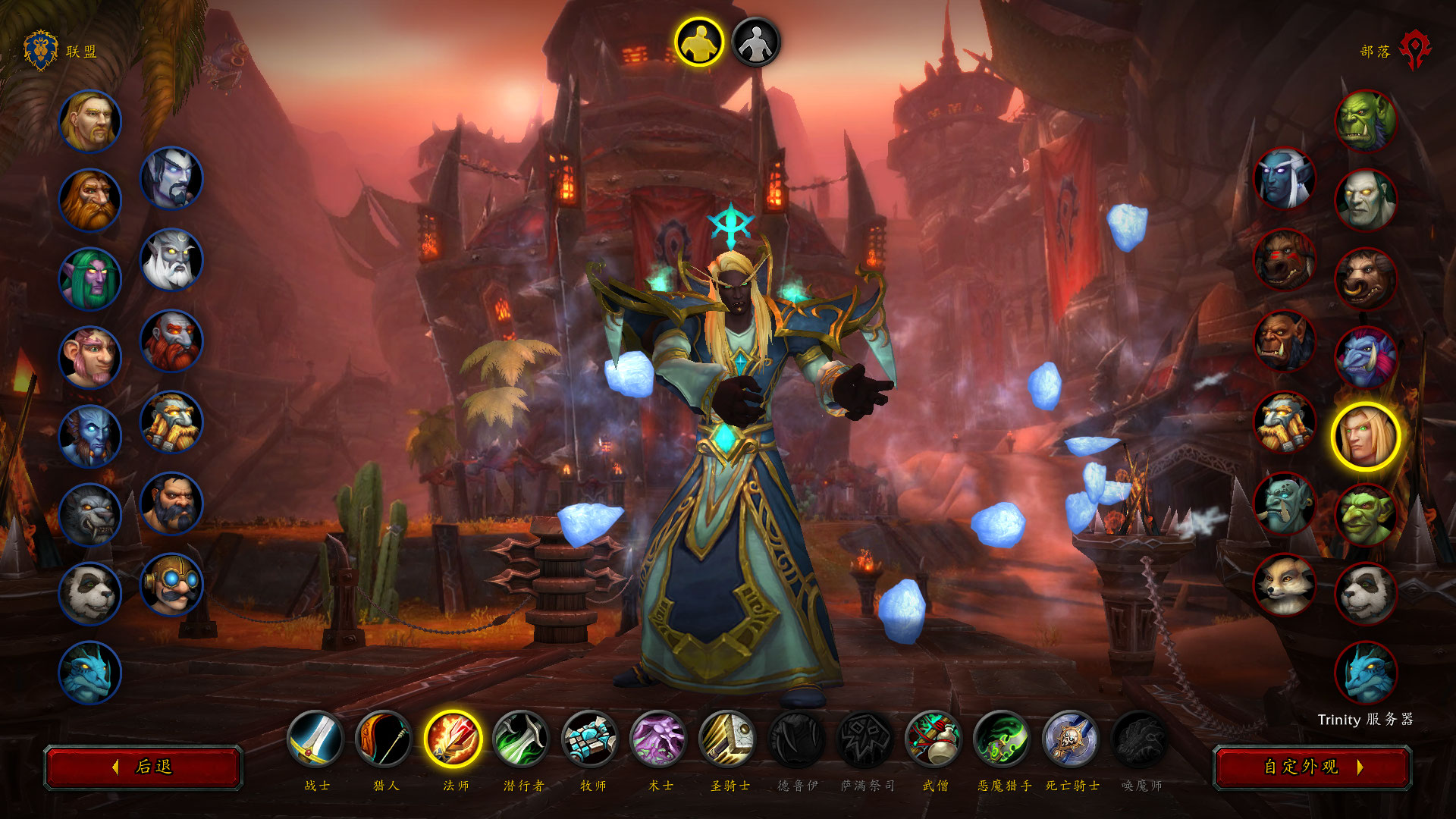The image size is (1456, 819).
Task: Choose the 术士 warlock class
Action: pyautogui.click(x=659, y=739)
